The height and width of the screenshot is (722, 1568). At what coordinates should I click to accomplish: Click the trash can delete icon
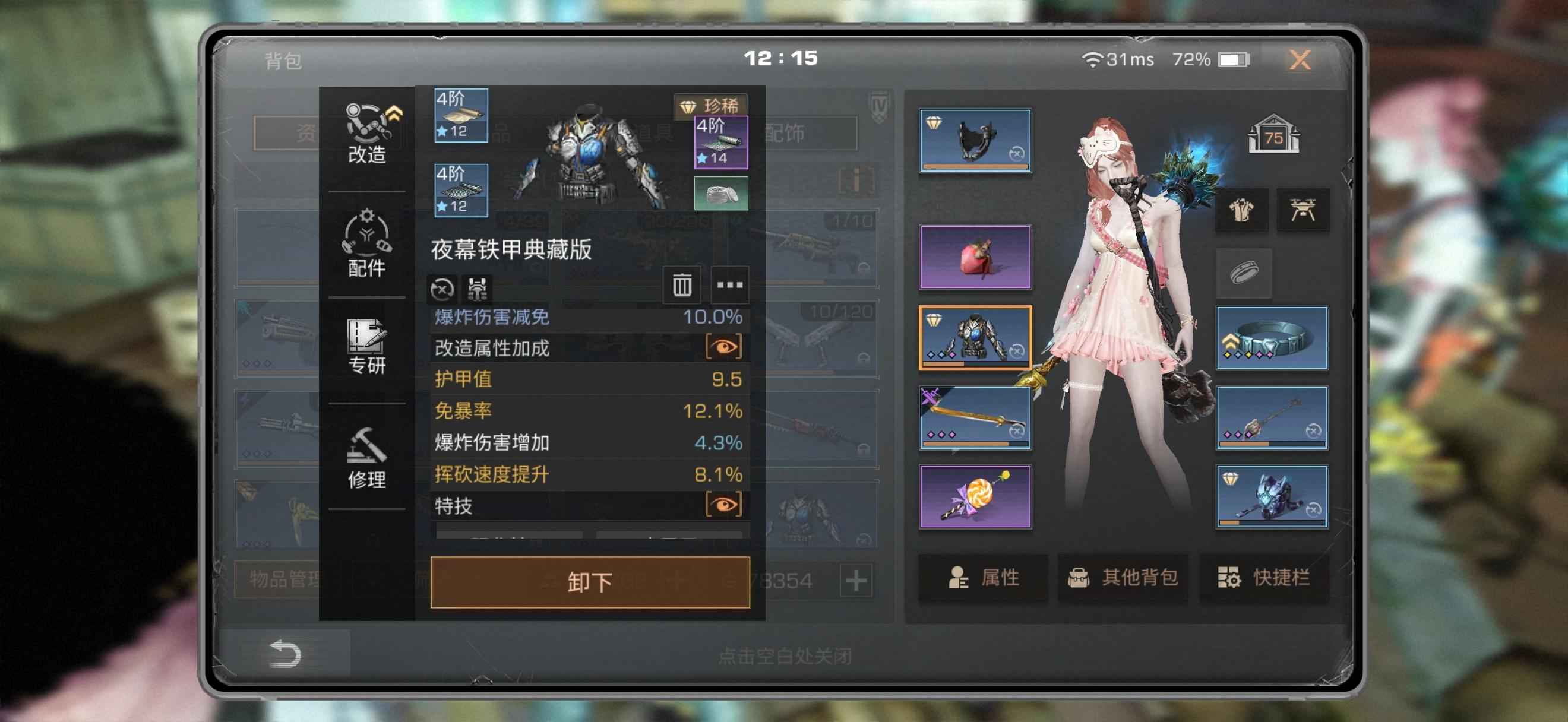(x=681, y=284)
